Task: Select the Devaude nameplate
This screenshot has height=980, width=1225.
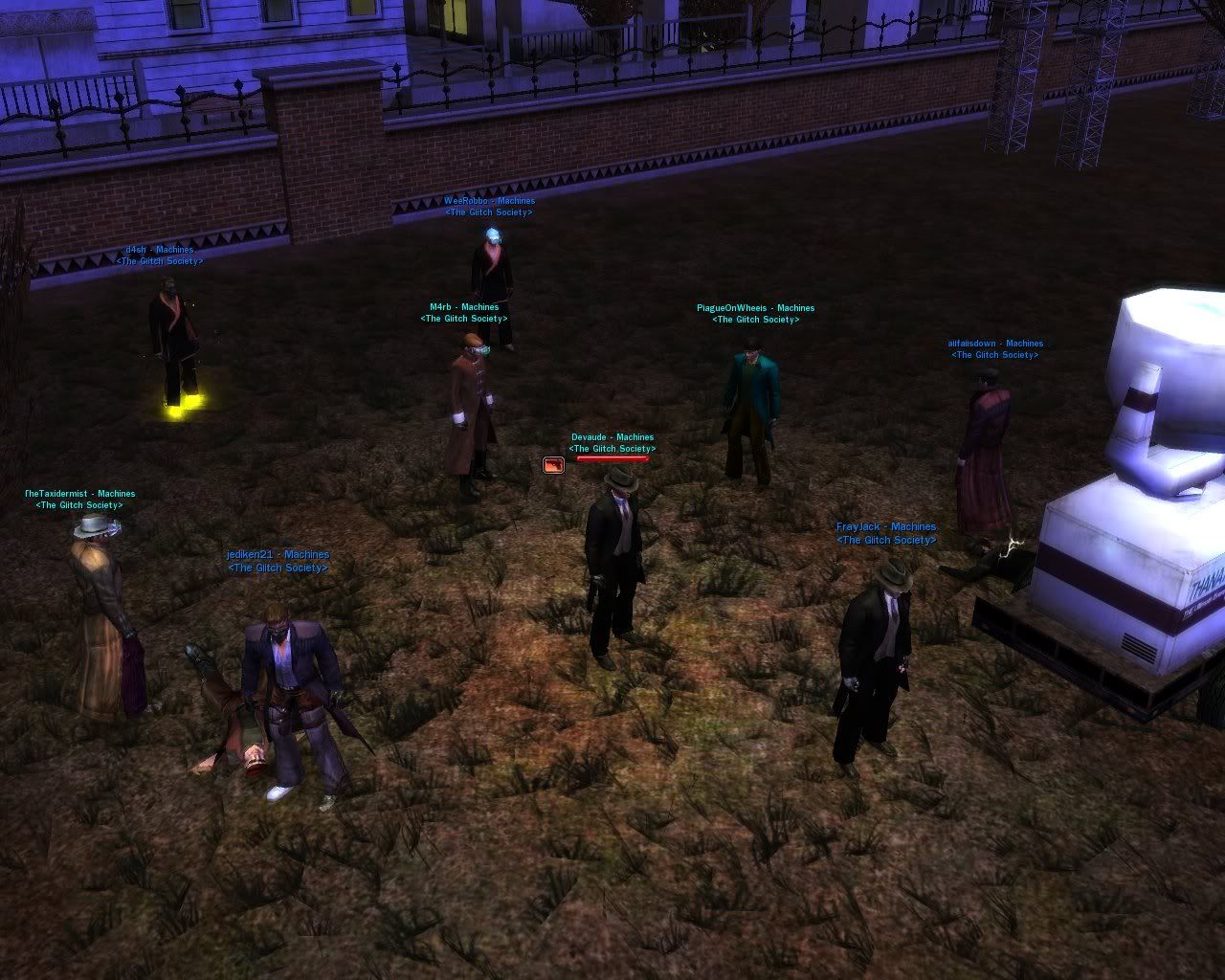Action: 612,437
